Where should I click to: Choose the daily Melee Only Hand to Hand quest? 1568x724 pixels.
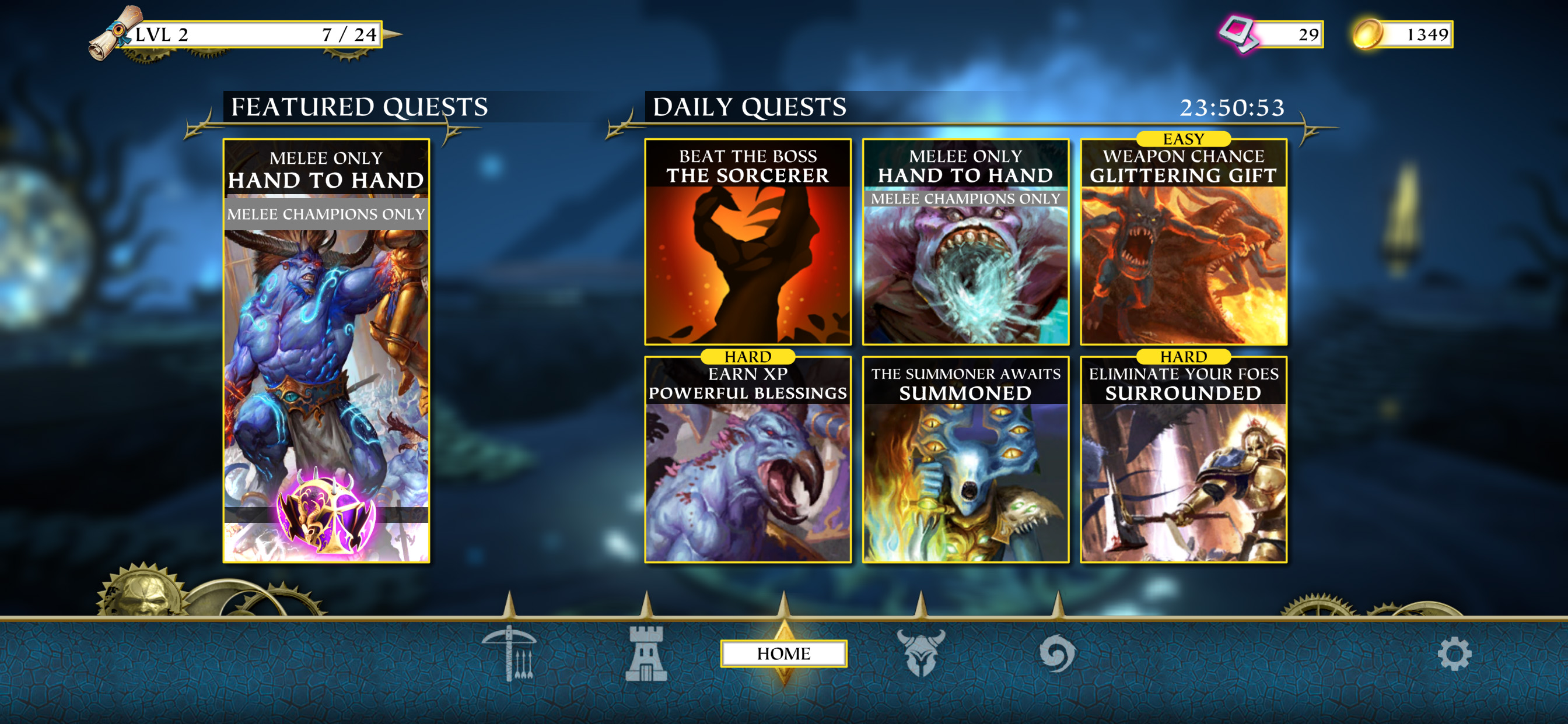(965, 242)
